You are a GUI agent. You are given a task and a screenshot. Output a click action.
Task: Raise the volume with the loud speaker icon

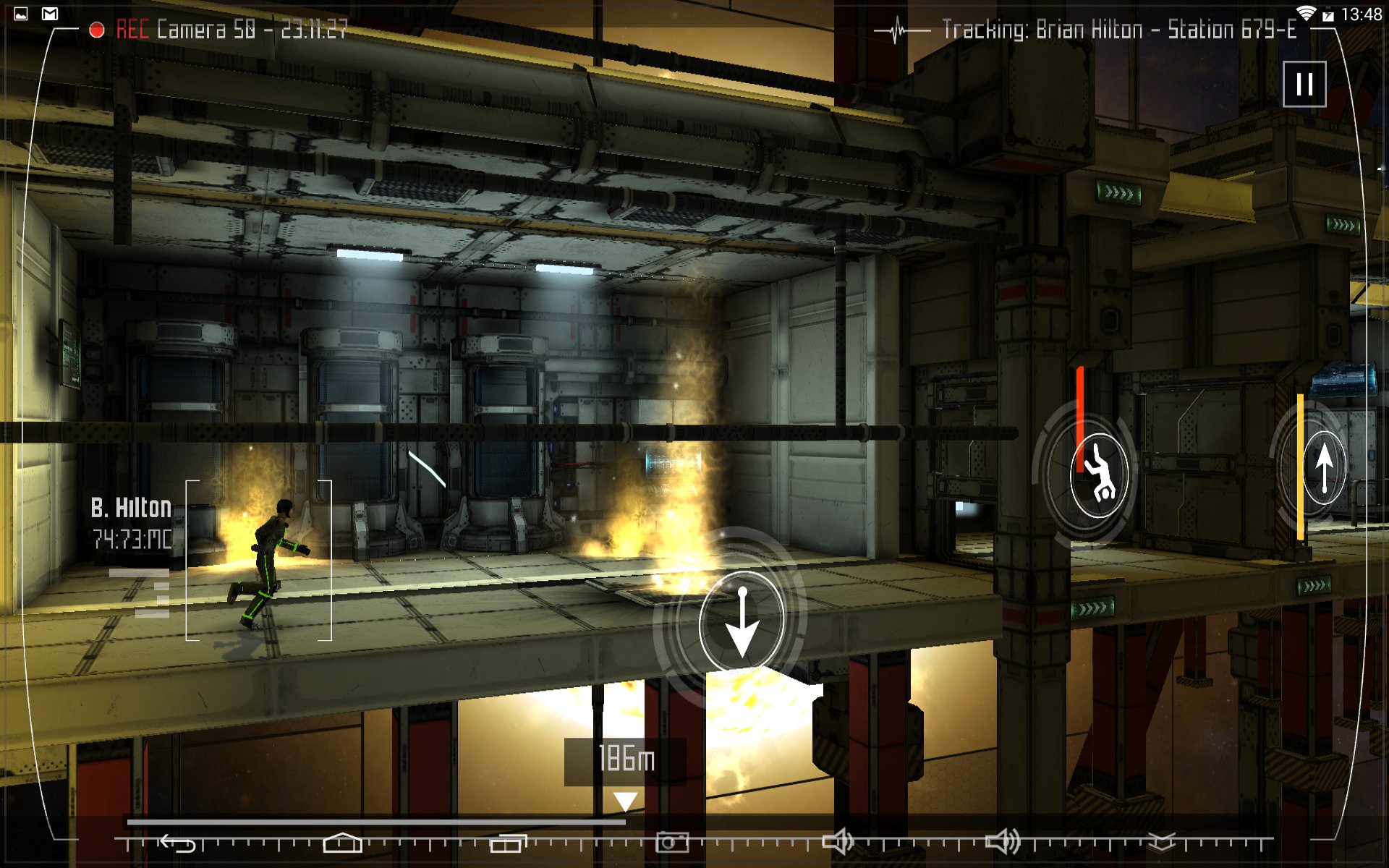pyautogui.click(x=1003, y=842)
